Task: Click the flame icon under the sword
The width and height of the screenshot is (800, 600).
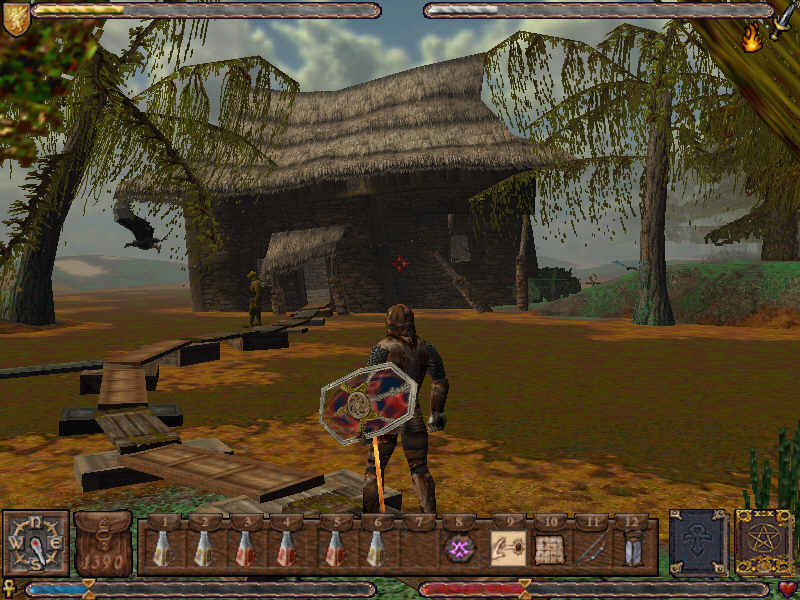Action: click(751, 39)
